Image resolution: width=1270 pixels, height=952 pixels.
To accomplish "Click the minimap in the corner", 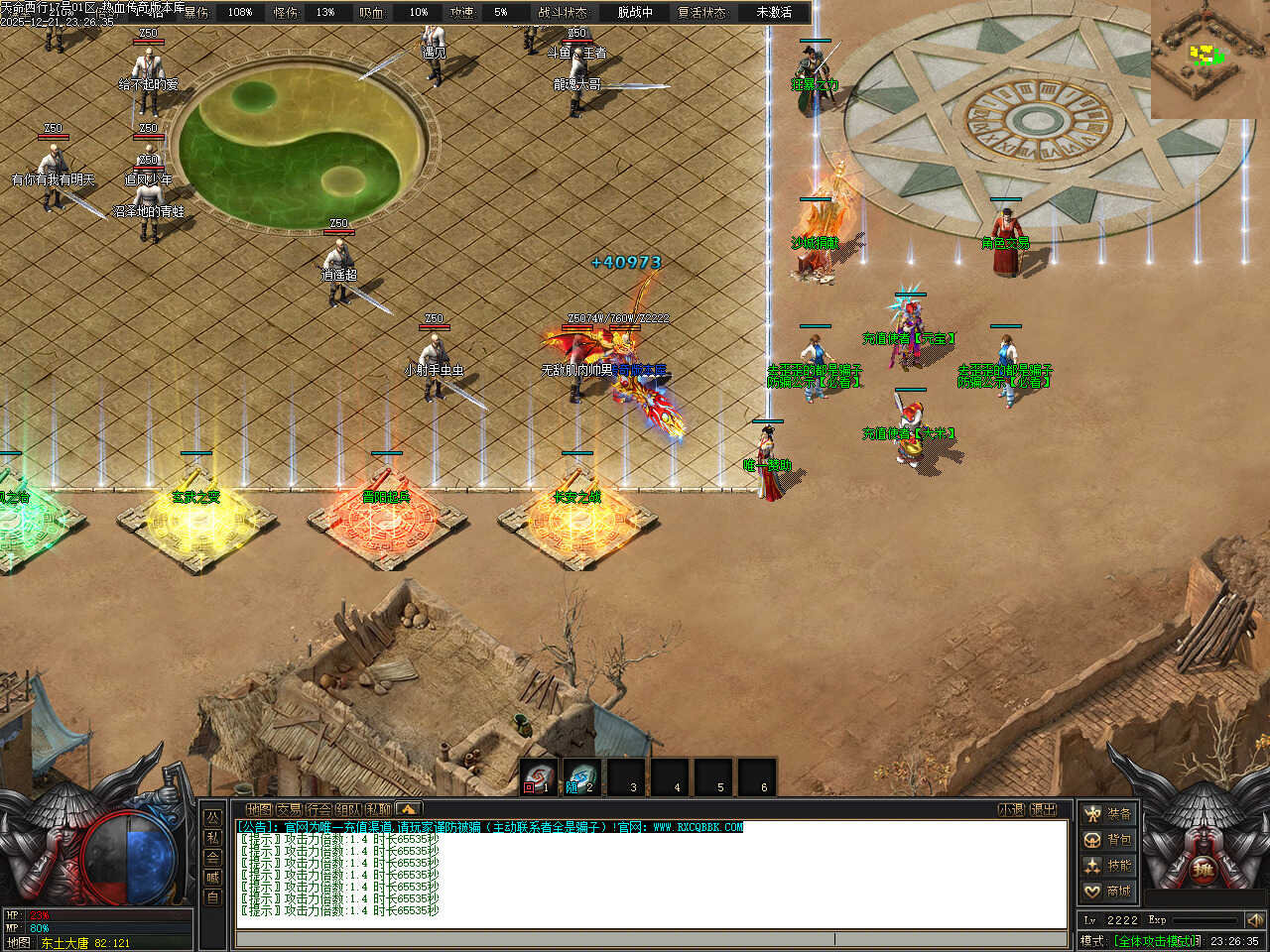I will point(1208,58).
